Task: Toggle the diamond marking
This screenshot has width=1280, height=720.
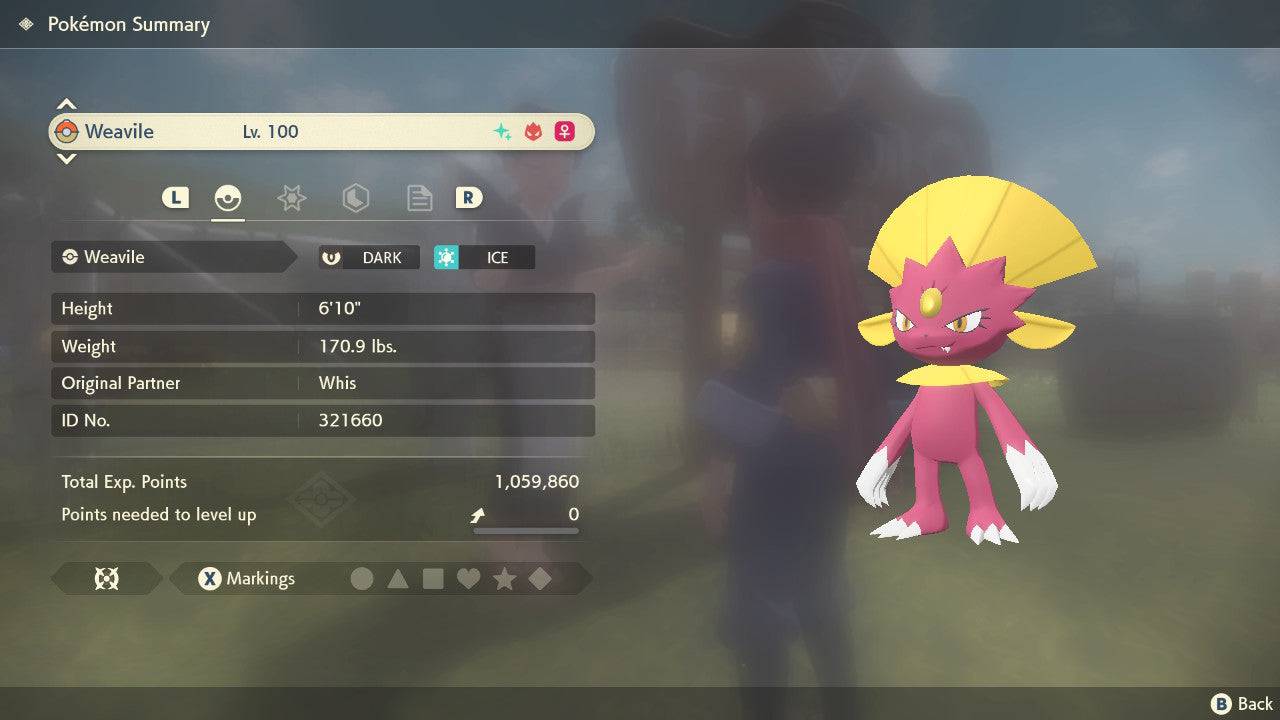Action: point(539,579)
